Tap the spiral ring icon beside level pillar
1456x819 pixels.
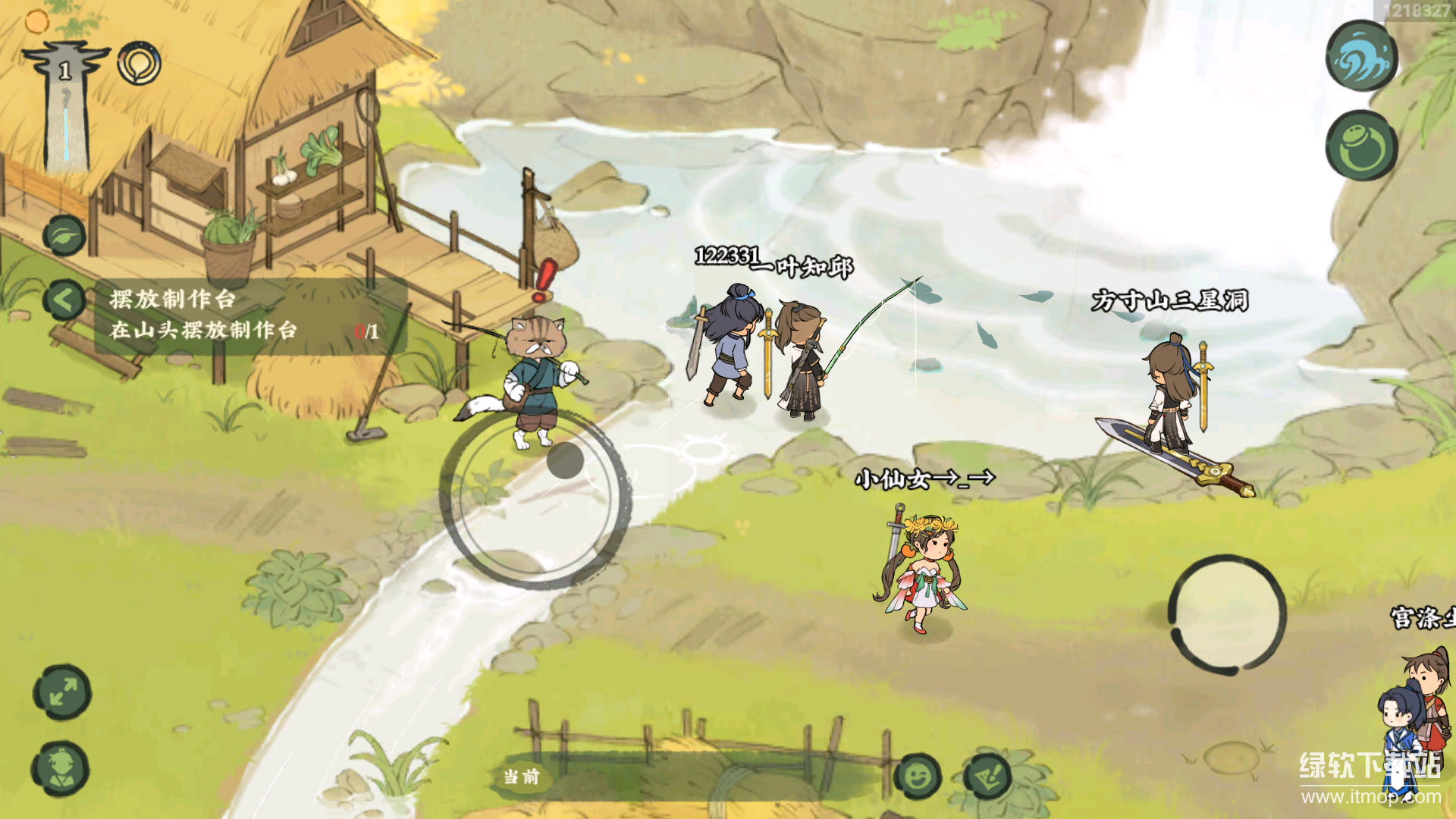[x=140, y=64]
